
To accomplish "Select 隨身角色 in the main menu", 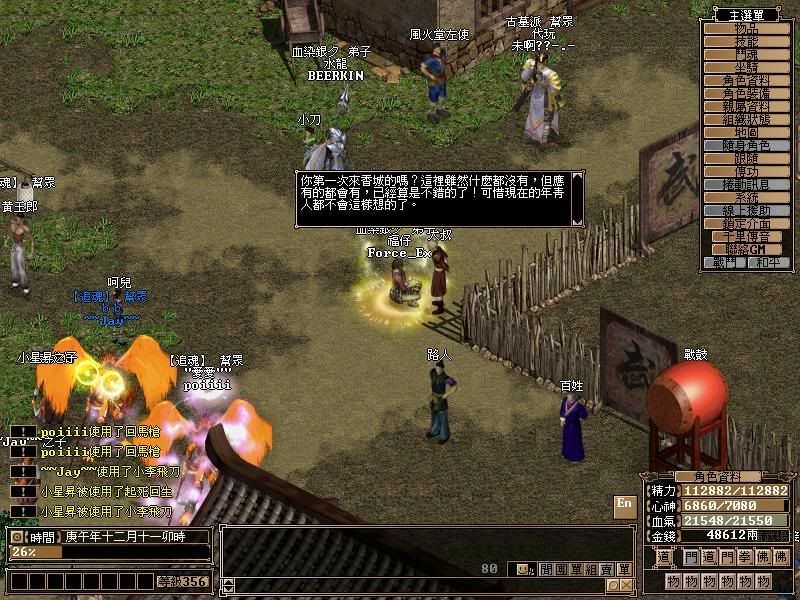I will pyautogui.click(x=746, y=146).
